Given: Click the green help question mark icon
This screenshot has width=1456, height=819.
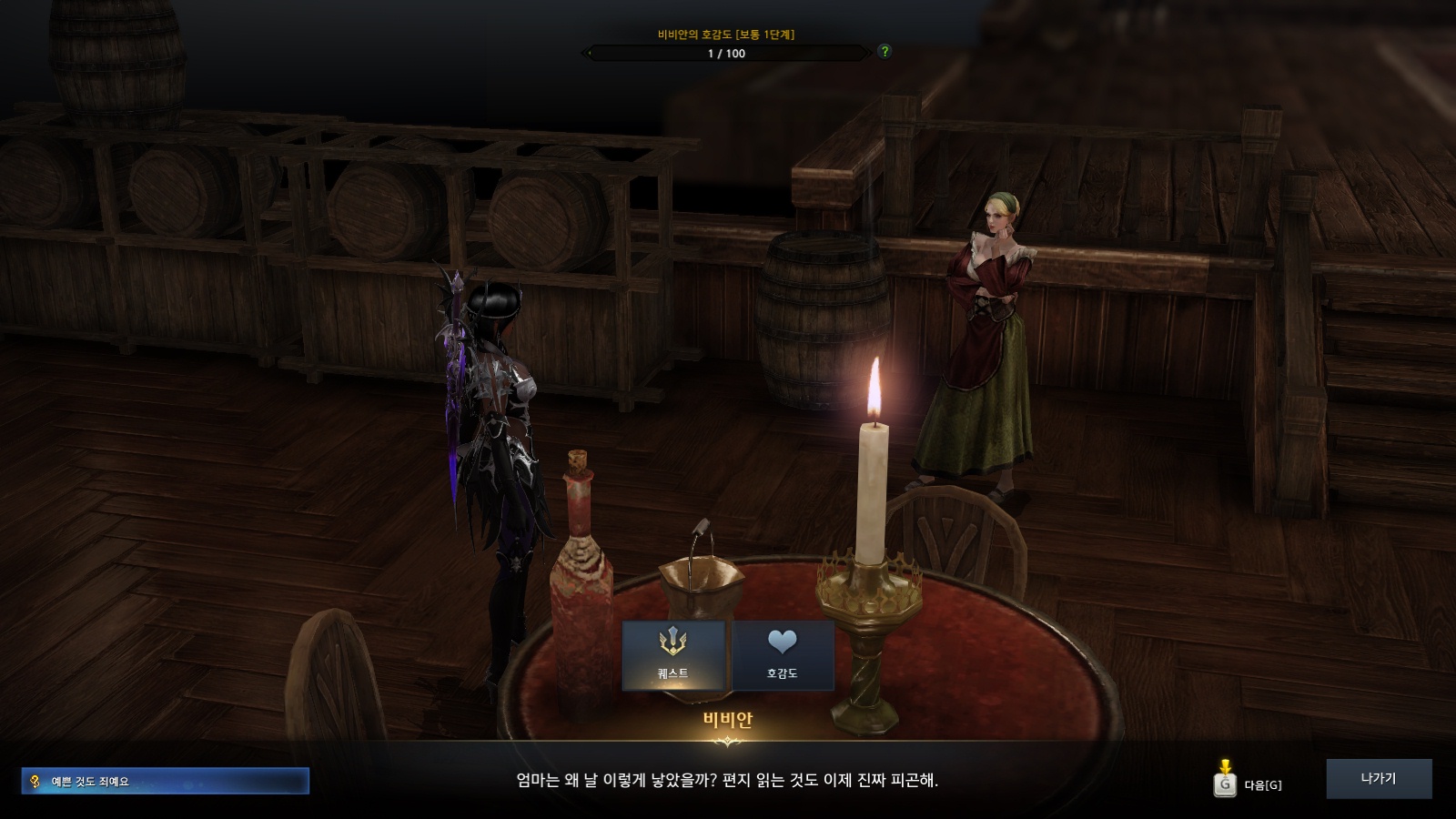Looking at the screenshot, I should tap(884, 52).
